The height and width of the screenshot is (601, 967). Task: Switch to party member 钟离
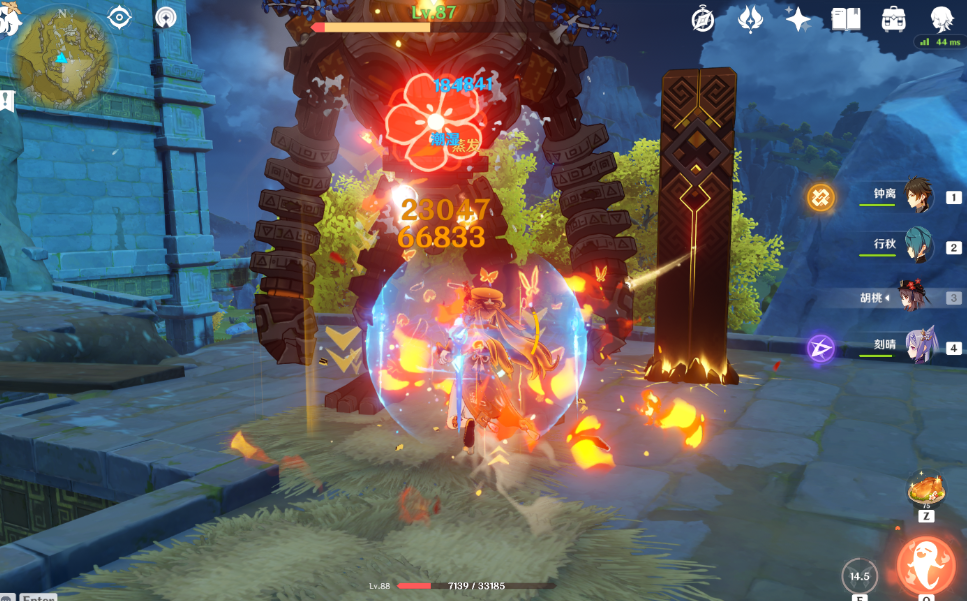918,197
